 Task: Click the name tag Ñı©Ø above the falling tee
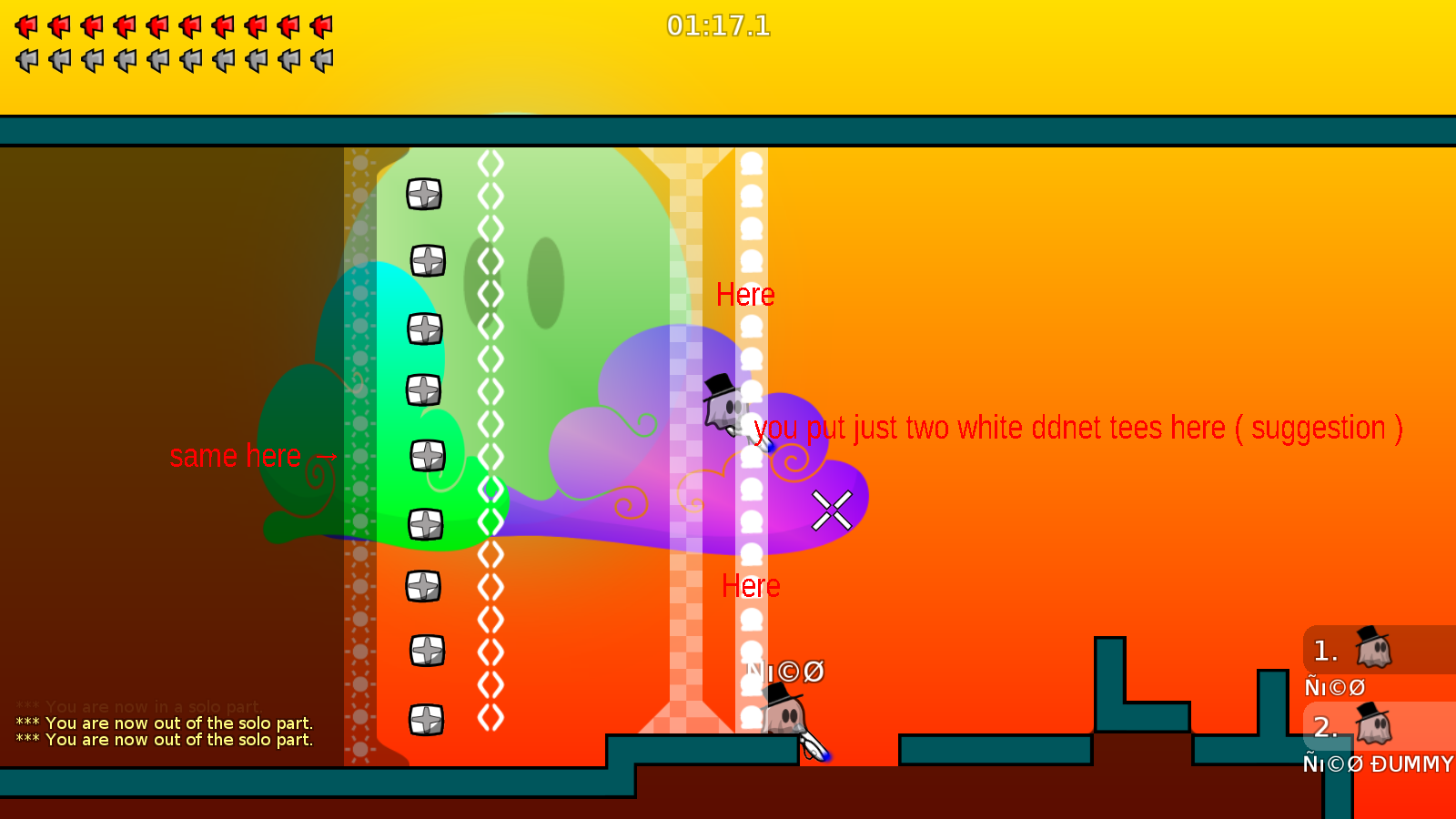tap(784, 672)
